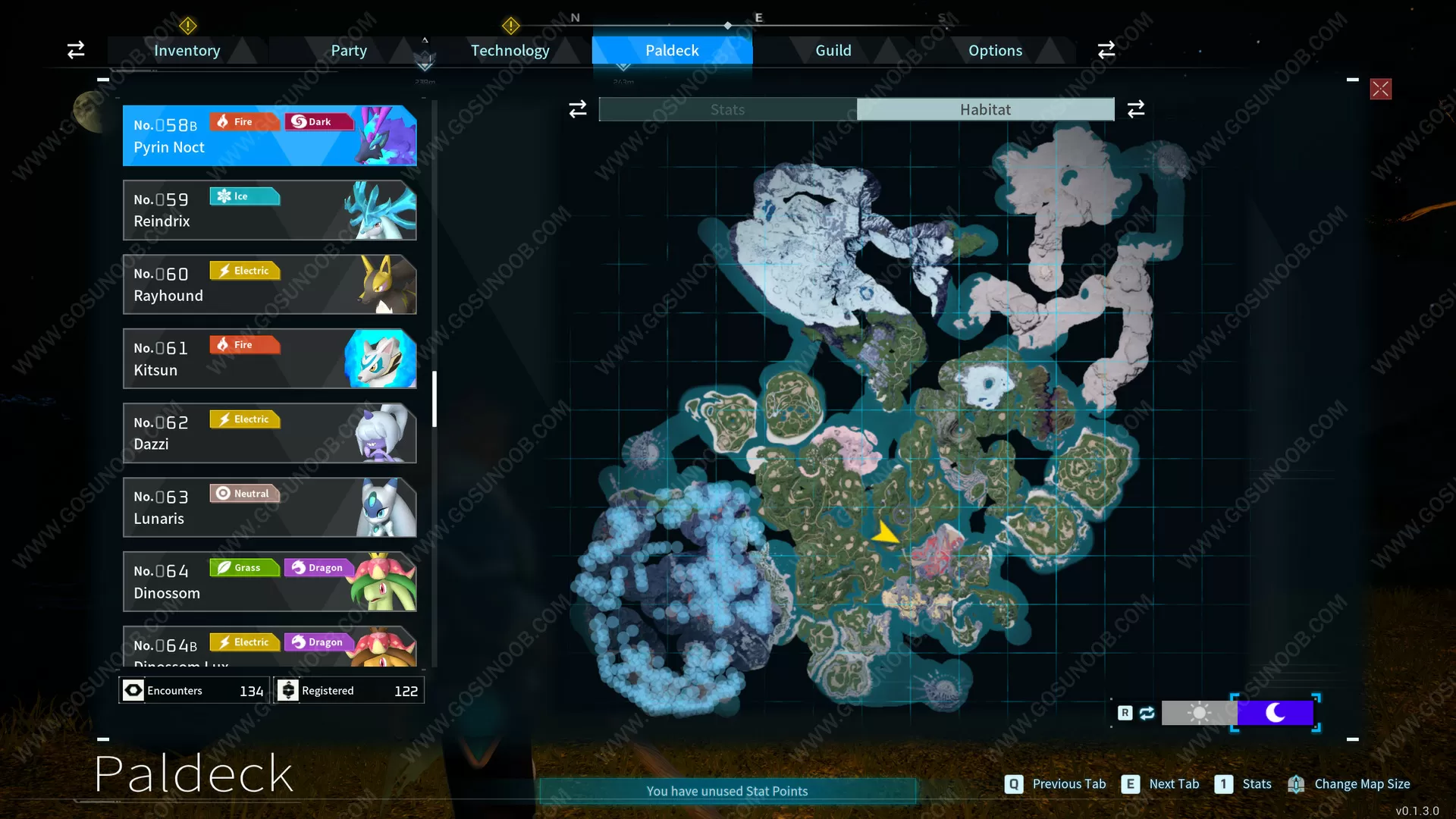Enable nighttime spawn view with the moon toggle
The image size is (1456, 819).
pos(1276,713)
